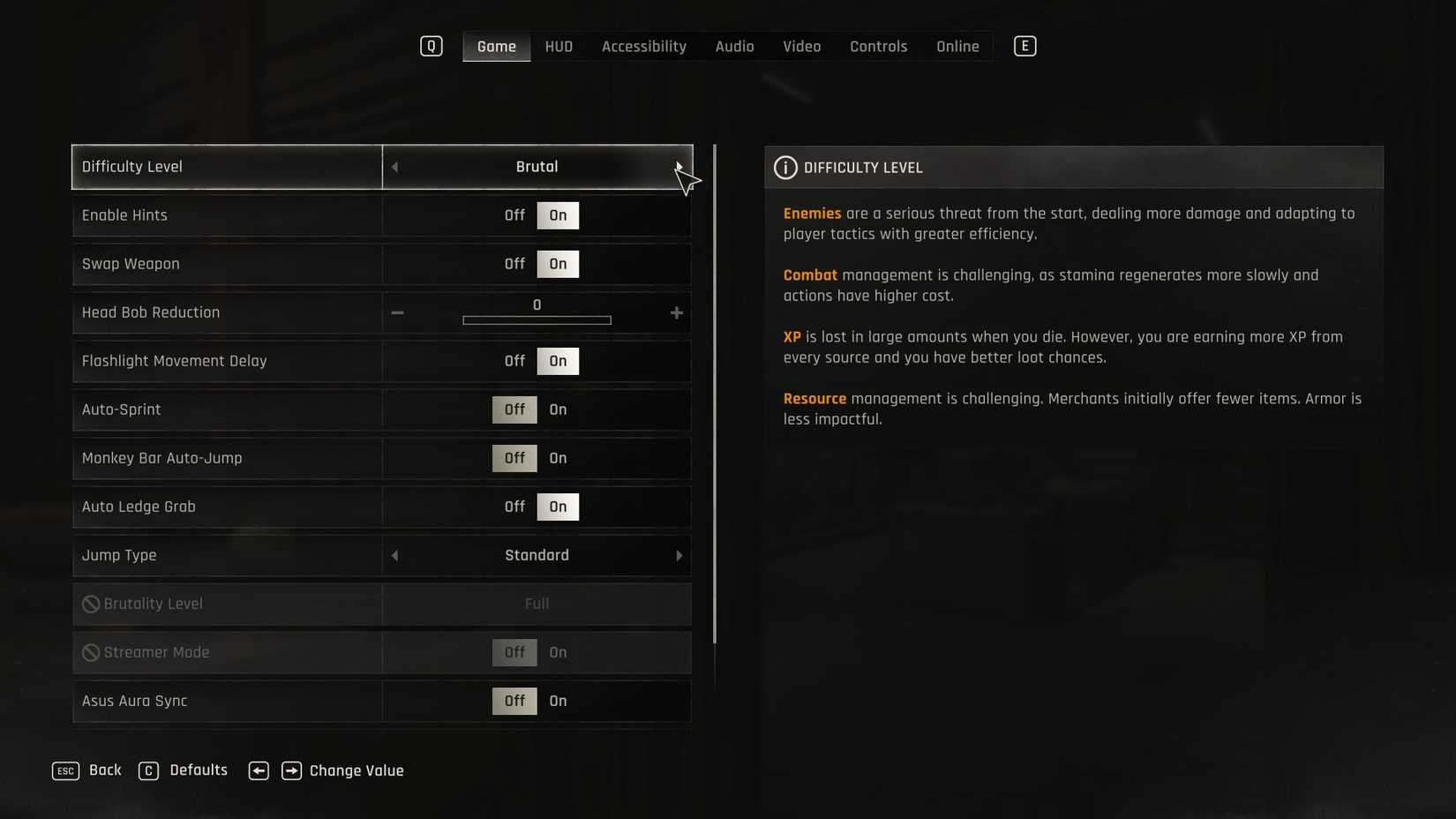Open the Controls settings tab
This screenshot has width=1456, height=819.
878,46
